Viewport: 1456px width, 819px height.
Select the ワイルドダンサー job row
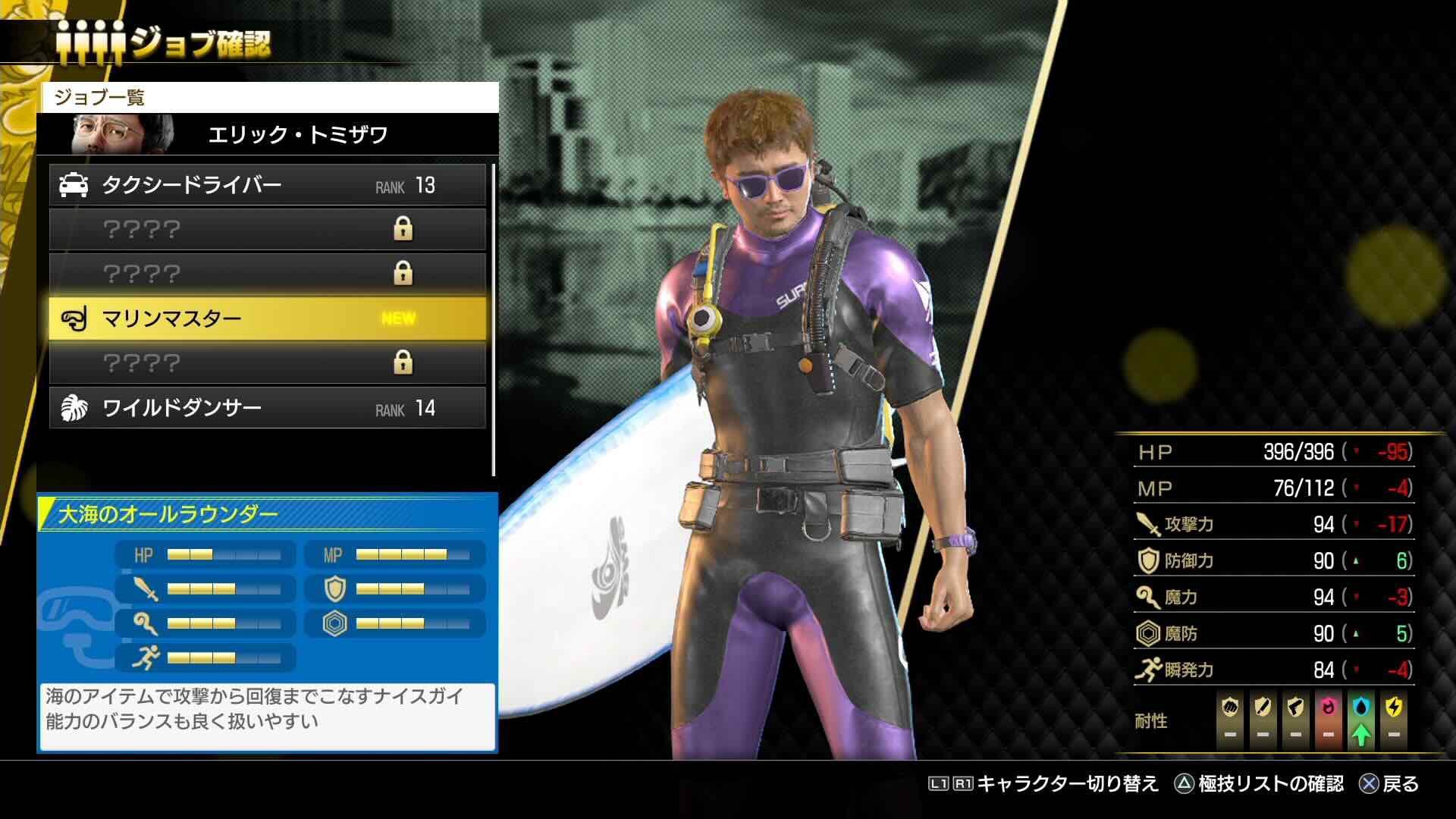point(267,408)
